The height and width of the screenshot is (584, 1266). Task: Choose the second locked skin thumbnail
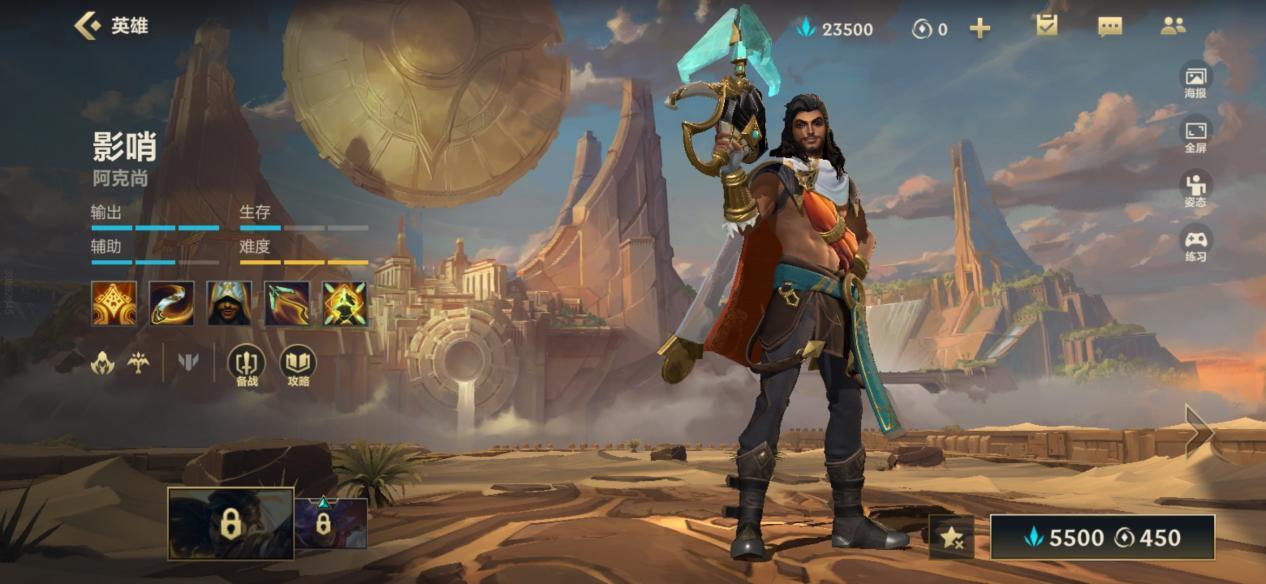[x=330, y=523]
